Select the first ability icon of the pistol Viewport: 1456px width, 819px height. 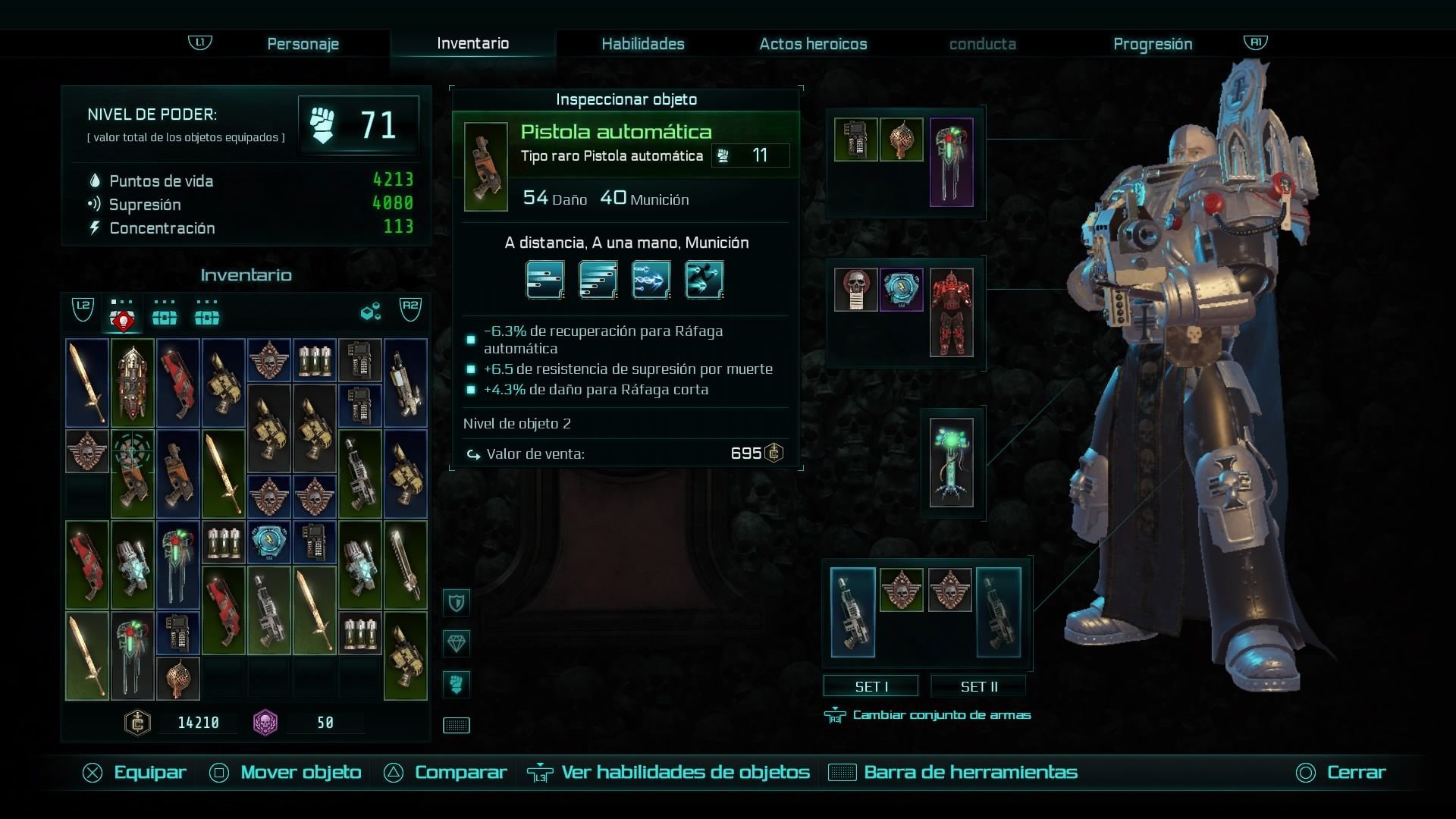(x=545, y=280)
